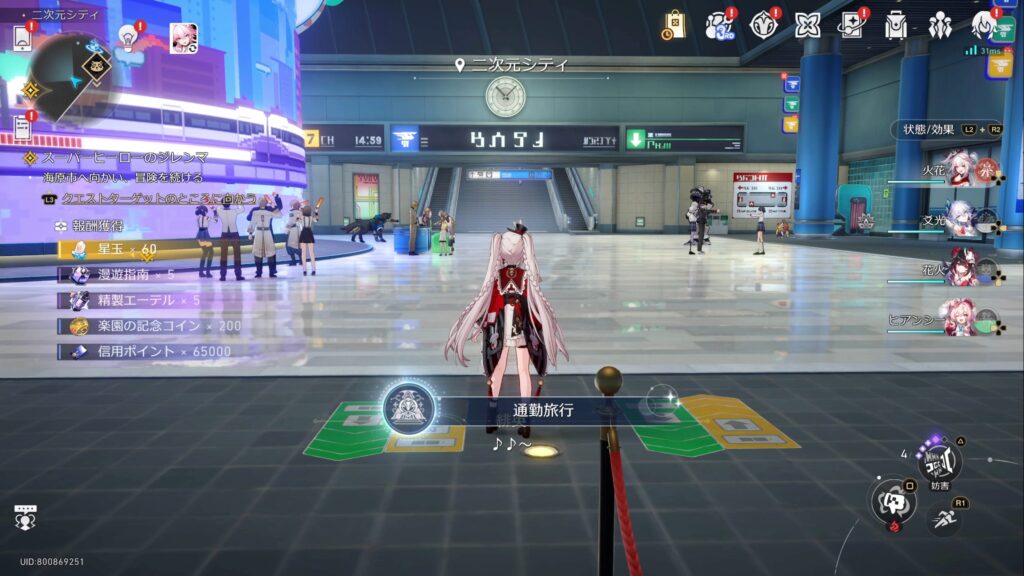
Task: Open the lightbulb tutorial hint icon
Action: coord(128,37)
